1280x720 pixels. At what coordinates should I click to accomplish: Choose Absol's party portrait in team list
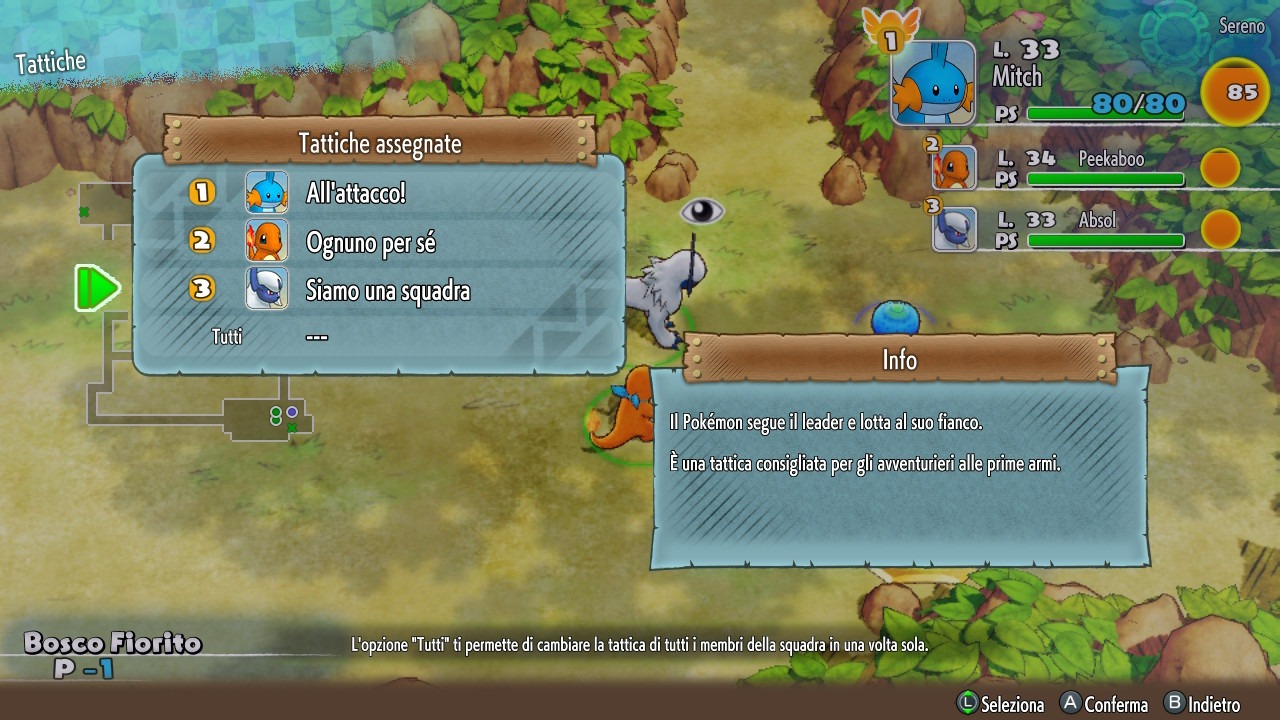pos(954,229)
